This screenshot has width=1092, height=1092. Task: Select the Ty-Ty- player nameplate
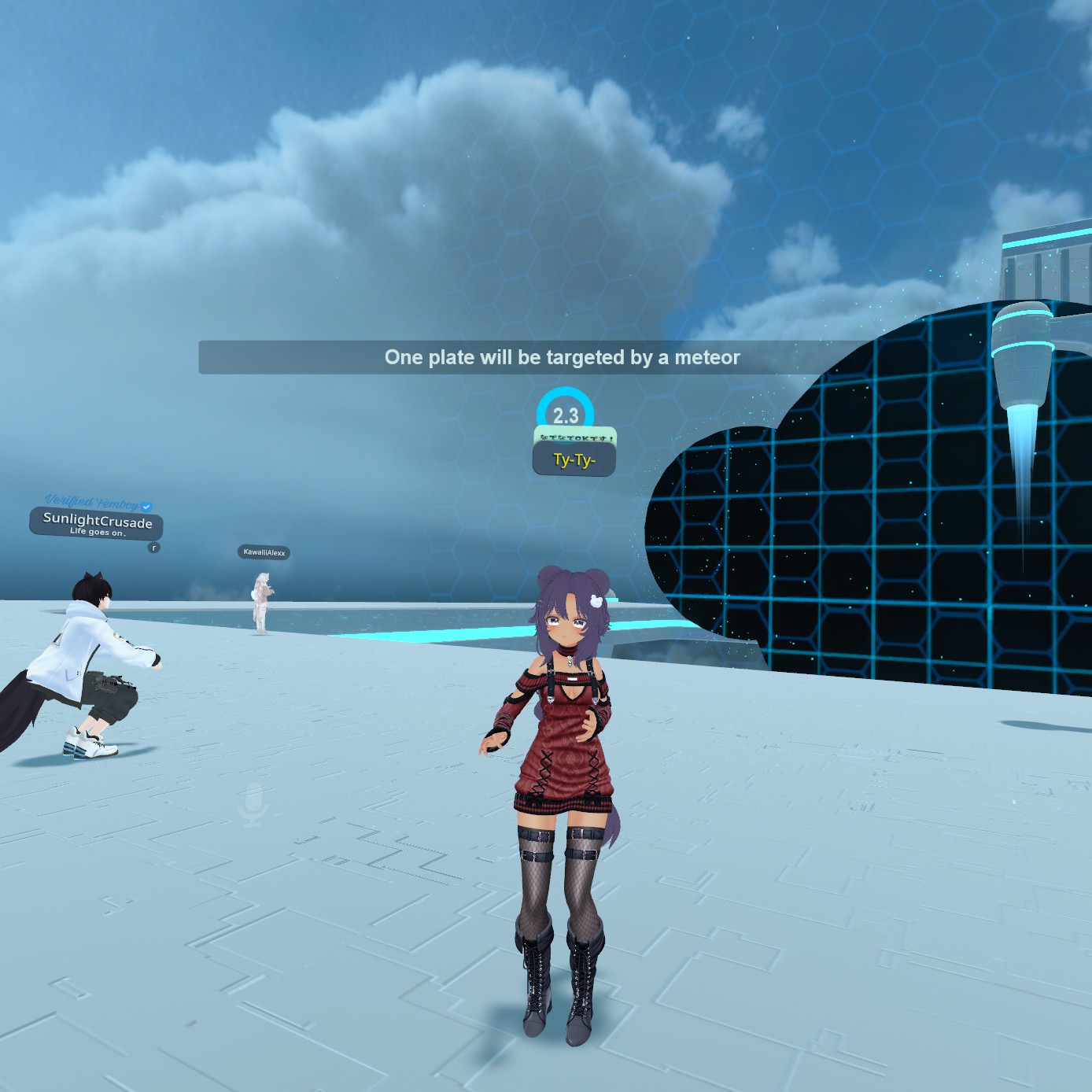point(574,459)
